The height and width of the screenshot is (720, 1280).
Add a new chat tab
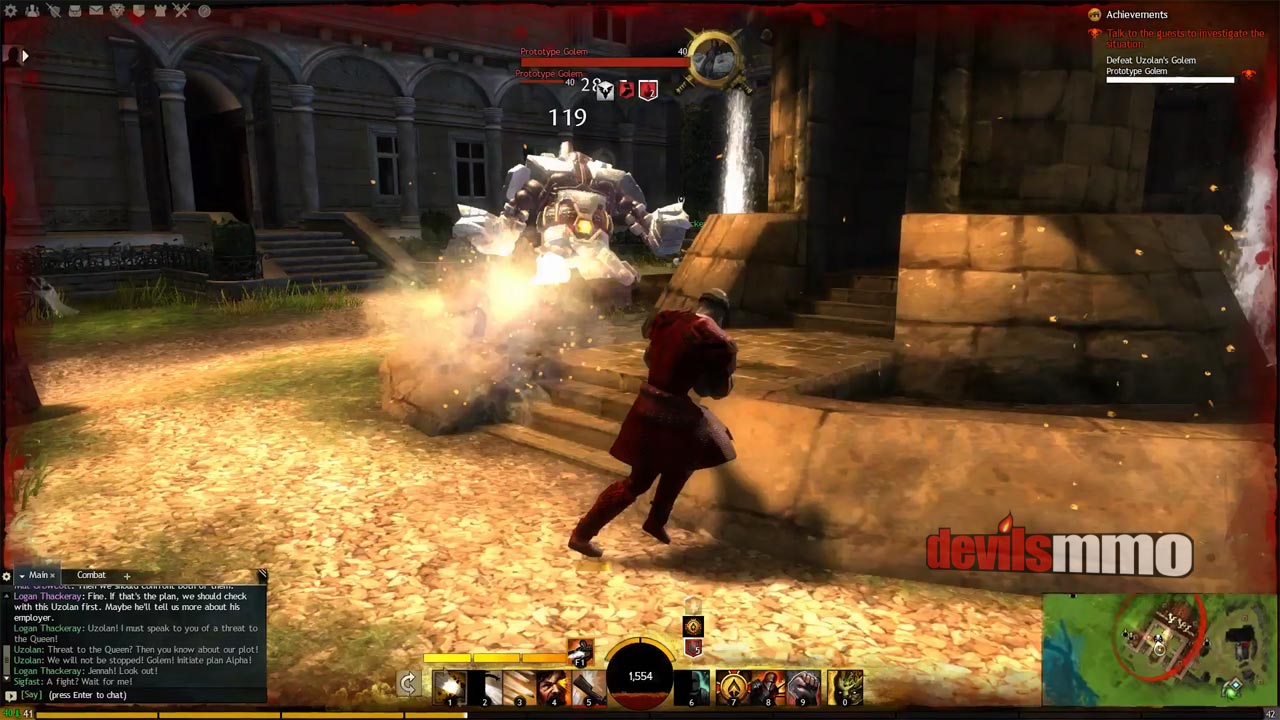click(x=127, y=576)
